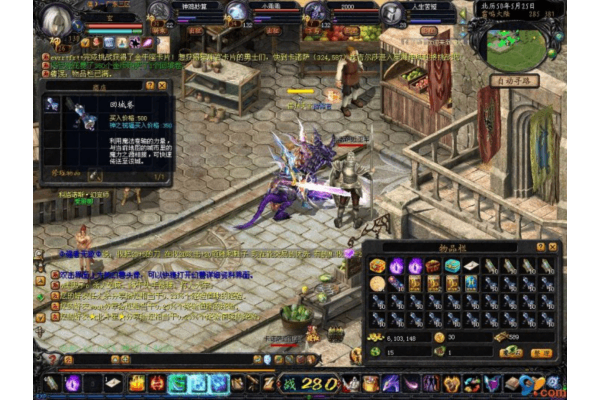
Task: Close the inventory window
Action: (553, 246)
